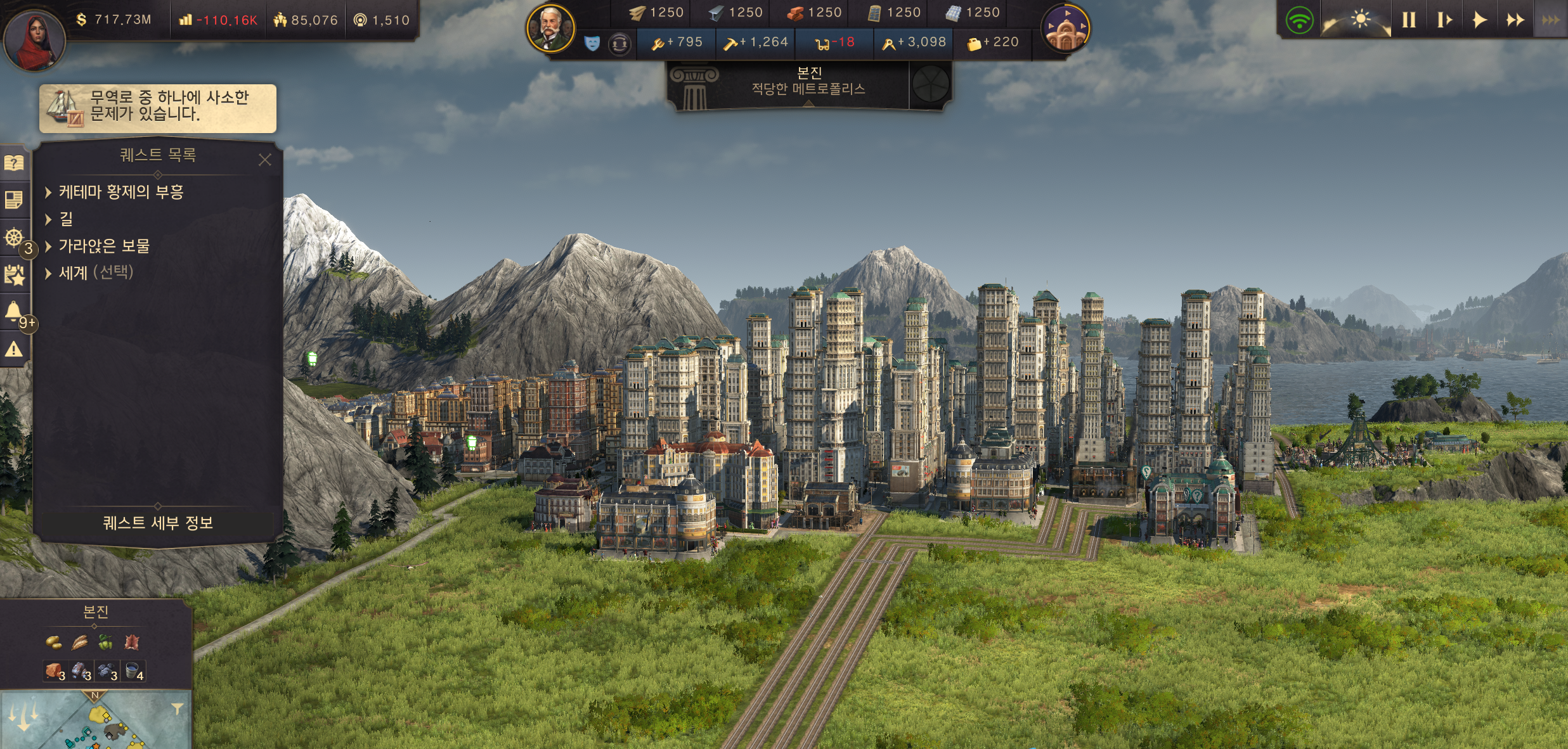Open 퀘스트 세부 정보 quest details
Viewport: 1568px width, 749px height.
(x=158, y=523)
